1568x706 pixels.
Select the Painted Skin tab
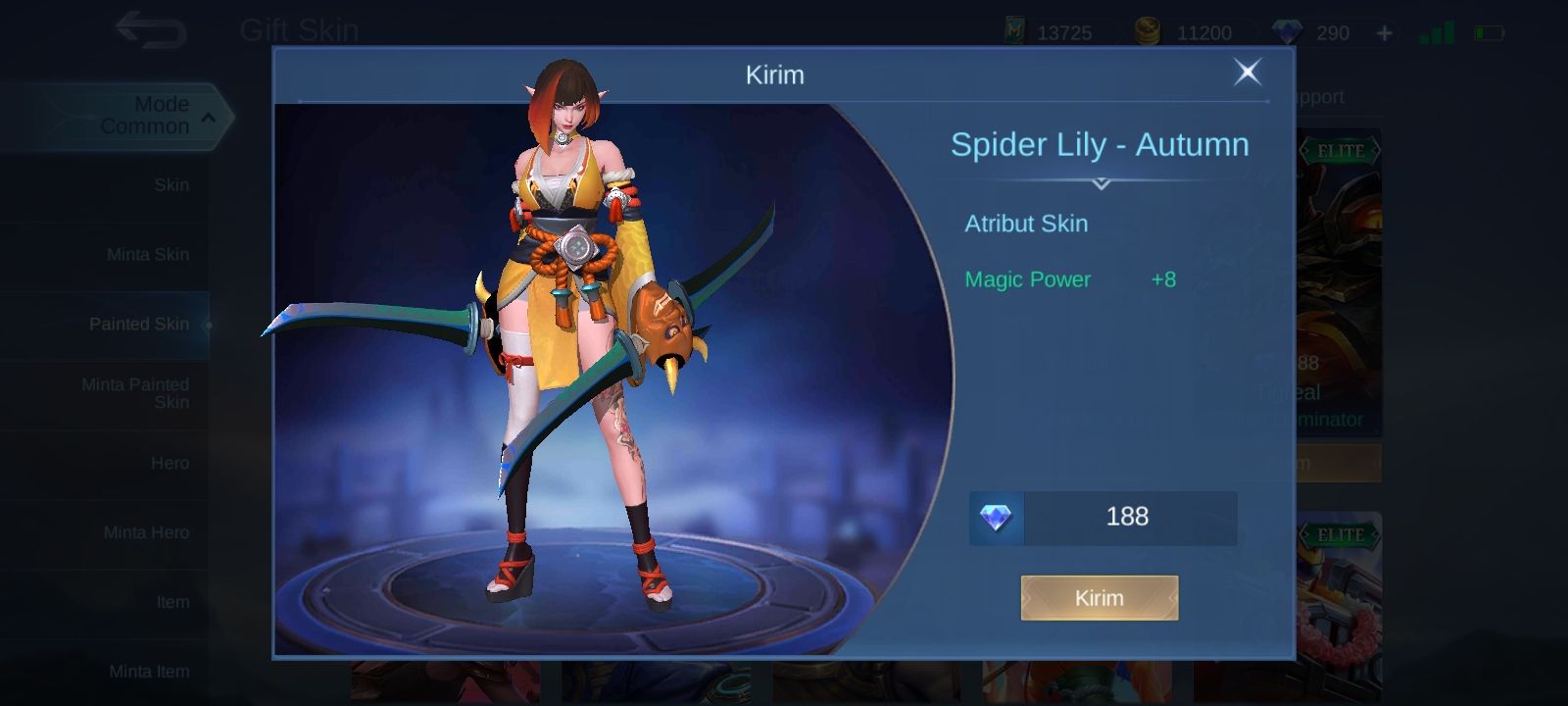click(x=138, y=324)
